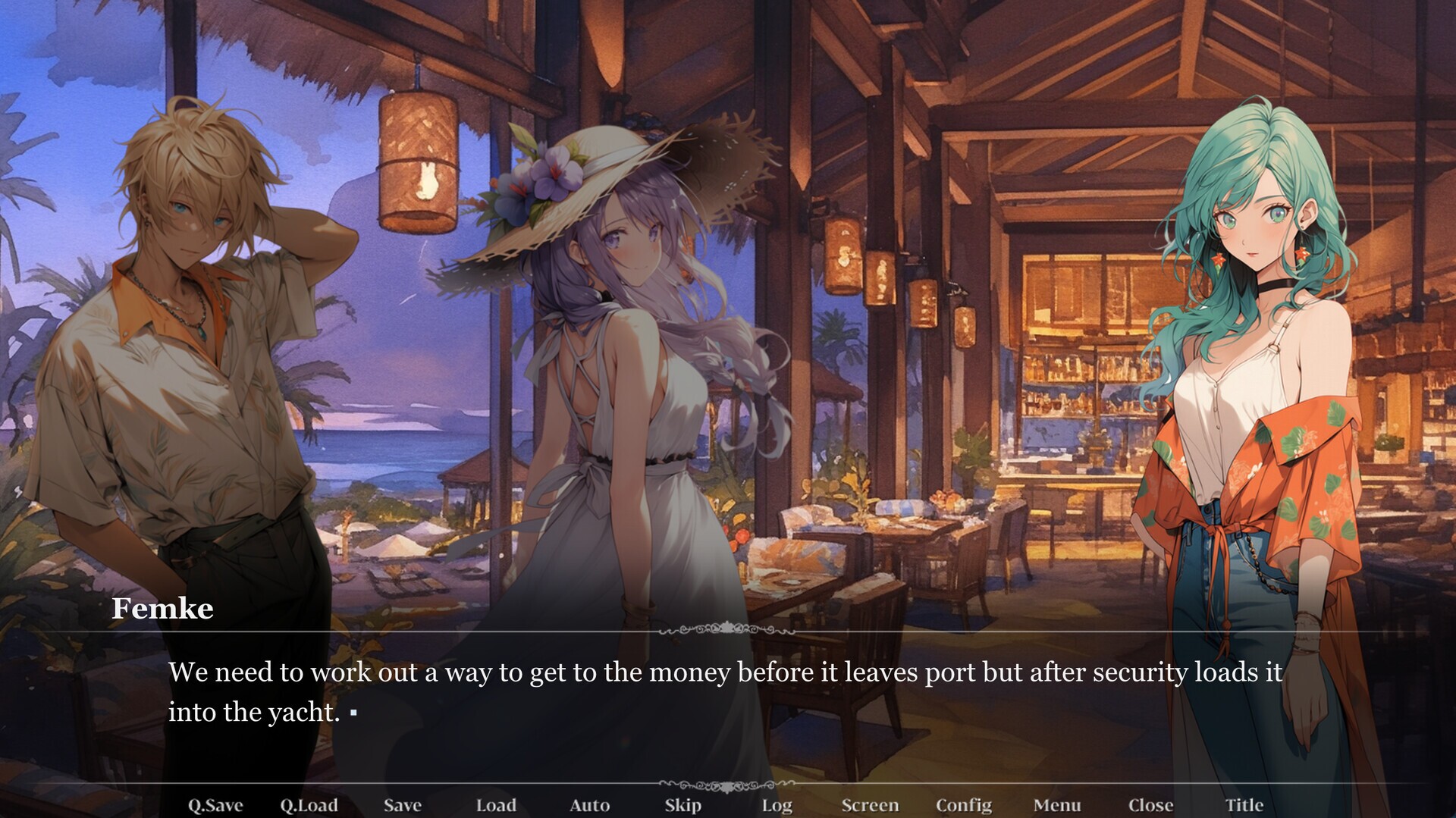This screenshot has height=818, width=1456.
Task: Open the Load screen
Action: tap(497, 805)
